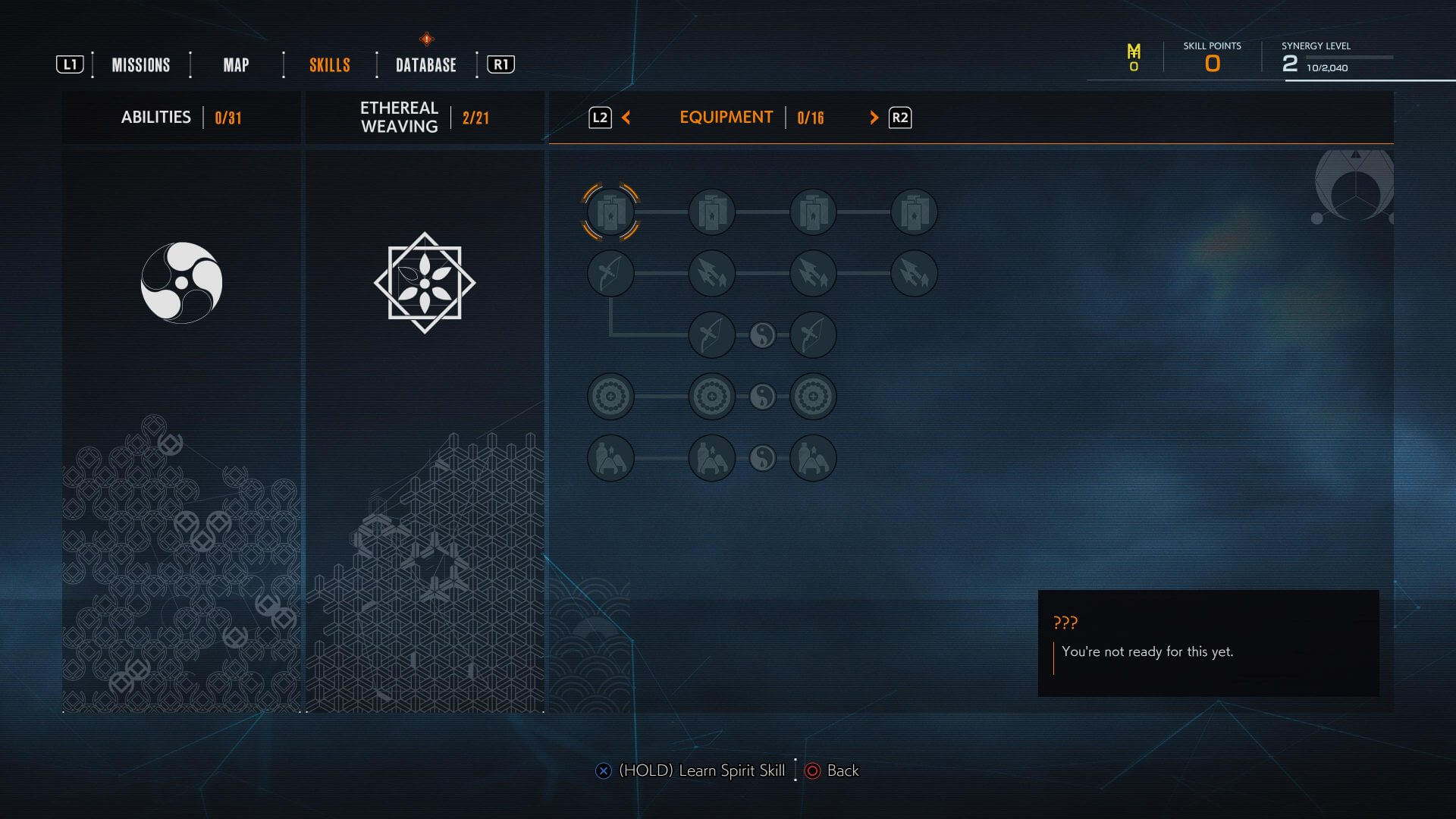Select the Equipment category header
Screen dimensions: 1456x819
click(726, 118)
